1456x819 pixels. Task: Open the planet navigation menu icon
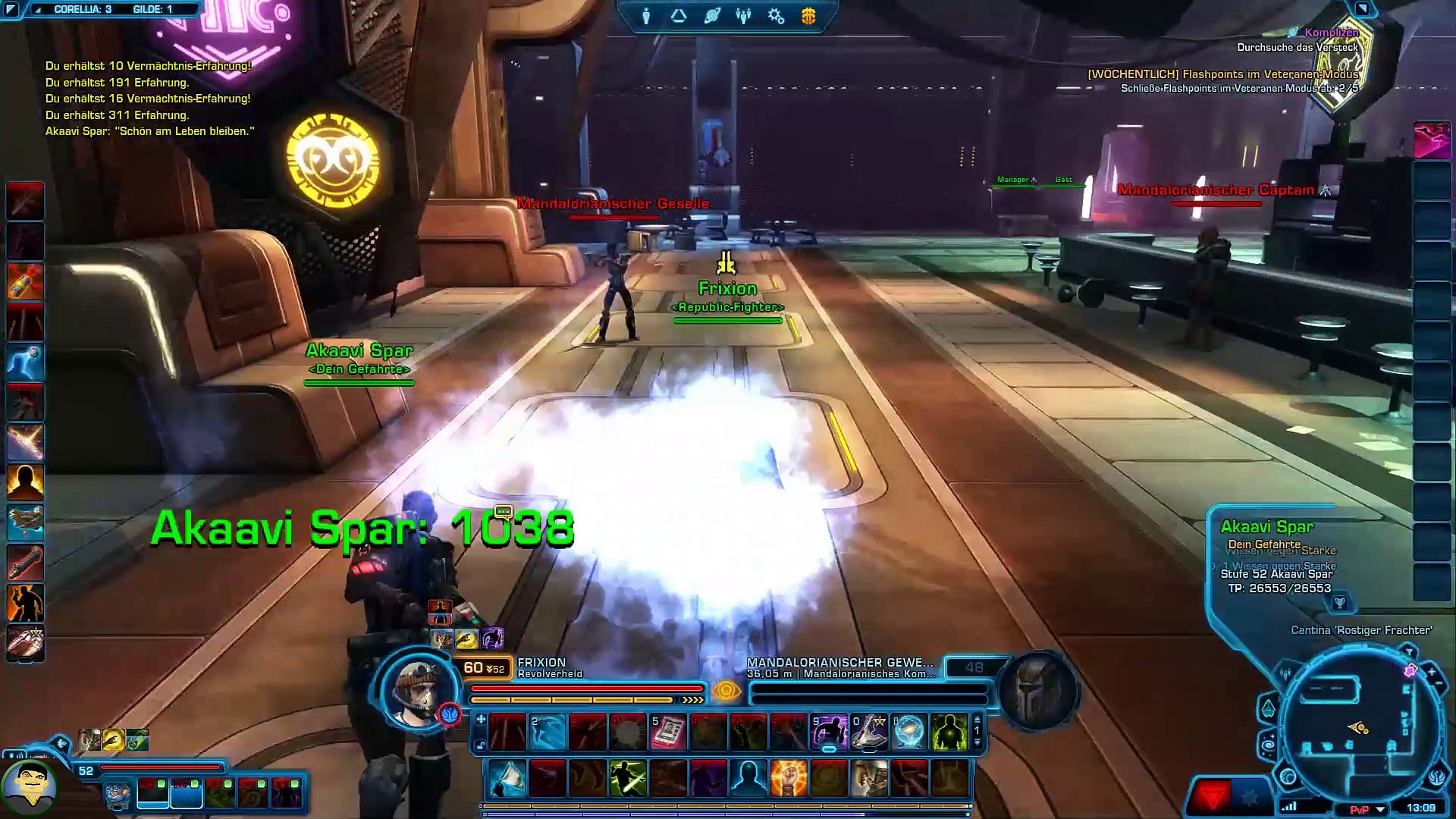(x=711, y=16)
